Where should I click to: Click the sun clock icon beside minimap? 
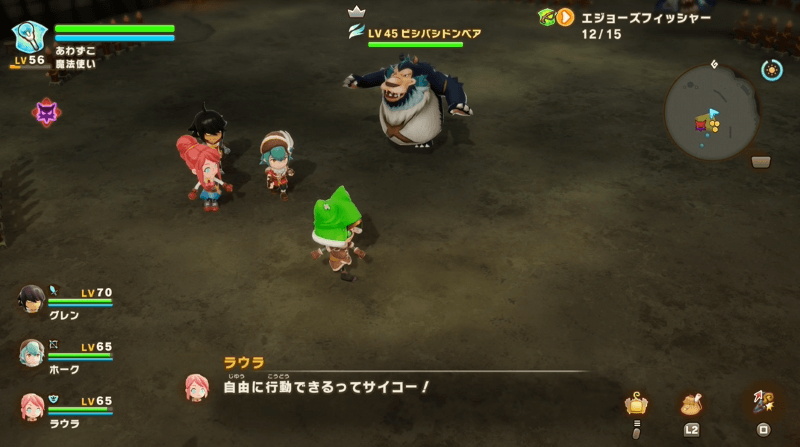tap(771, 69)
